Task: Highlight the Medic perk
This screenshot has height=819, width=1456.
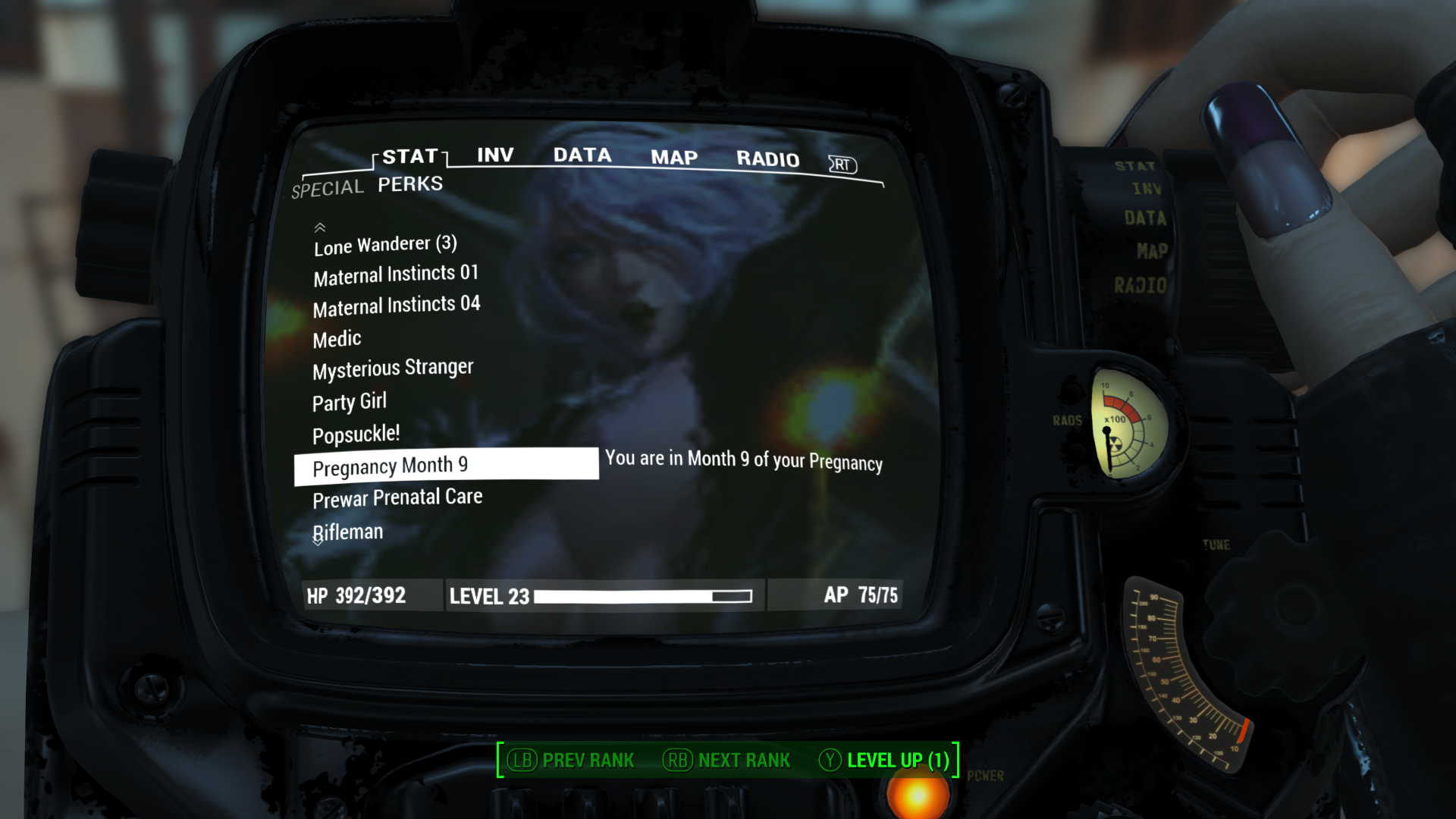Action: pyautogui.click(x=337, y=339)
